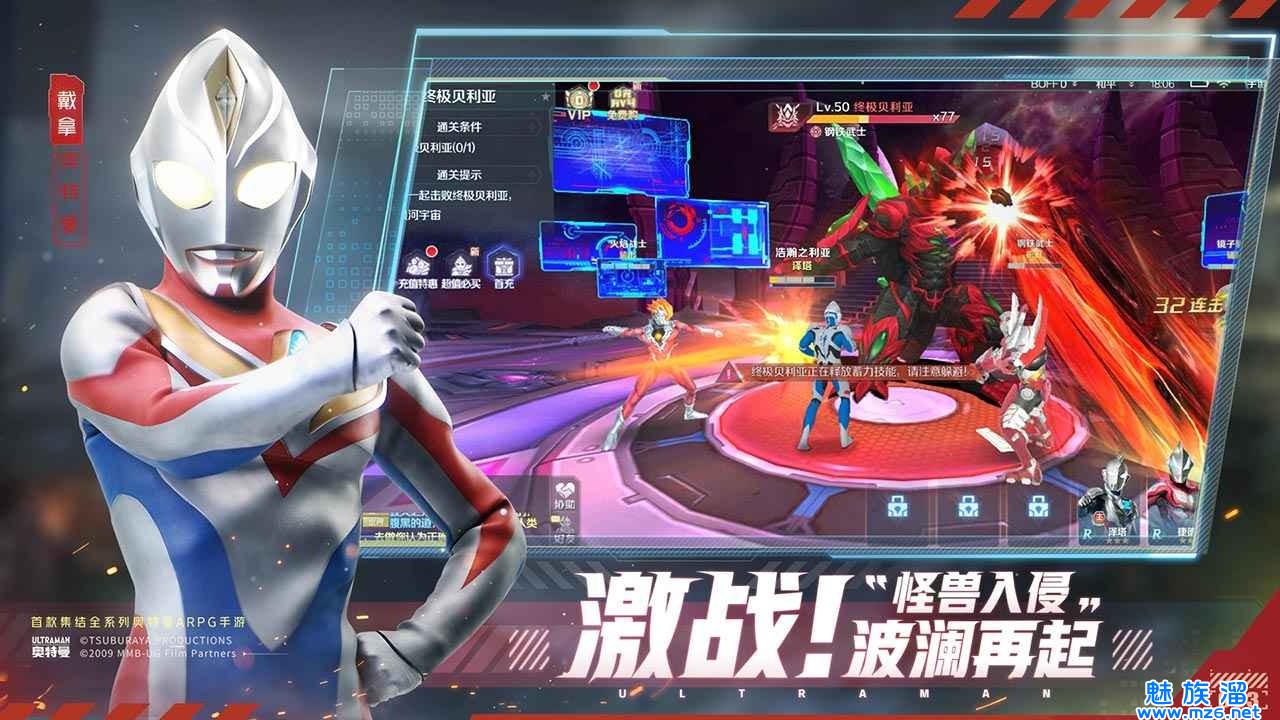Click the 终极贝利亚 boss emblem icon

(x=788, y=115)
